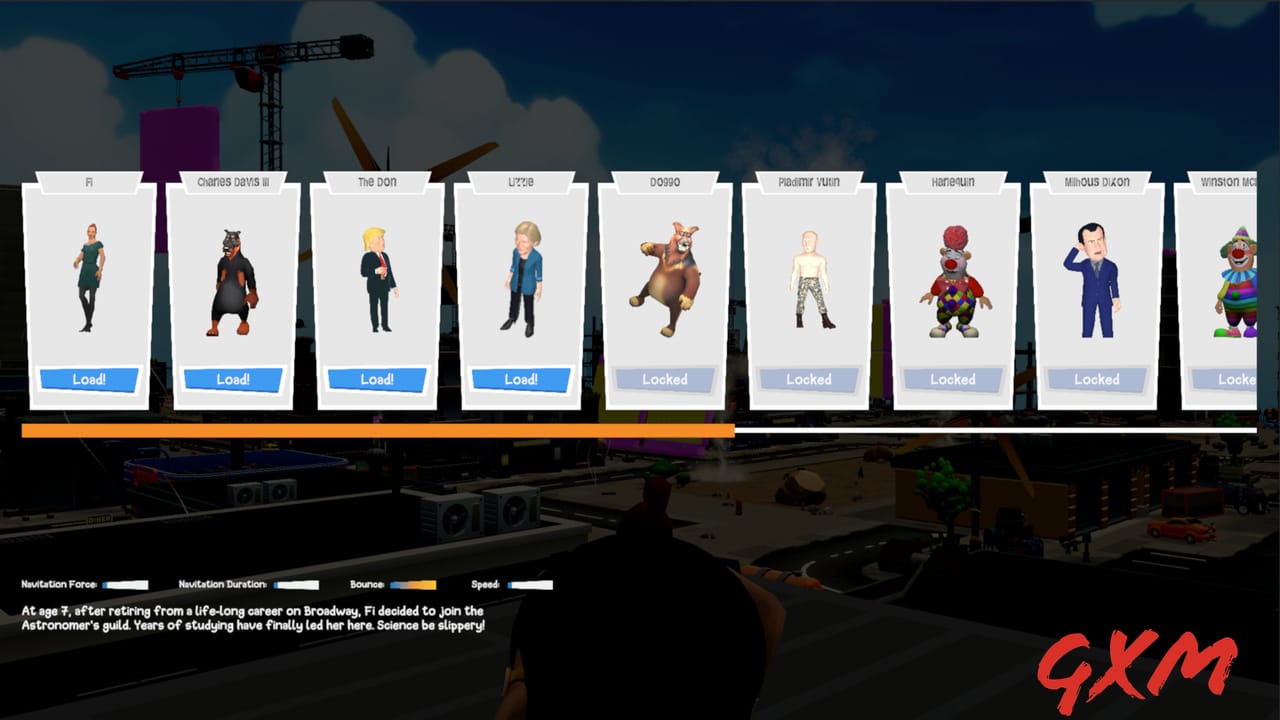
Task: Load the character Fi
Action: pos(88,379)
